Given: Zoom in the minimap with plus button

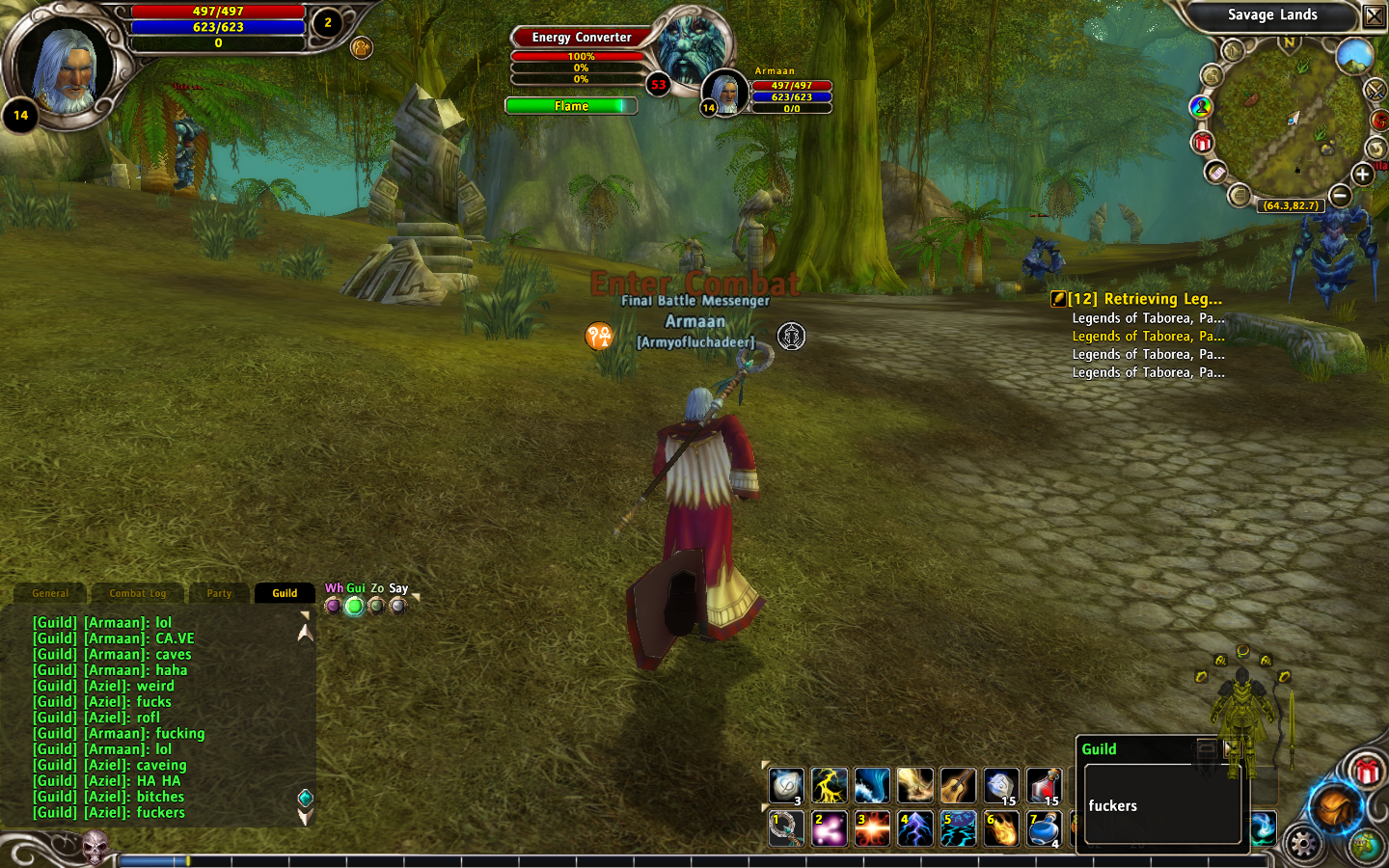Looking at the screenshot, I should click(x=1362, y=175).
